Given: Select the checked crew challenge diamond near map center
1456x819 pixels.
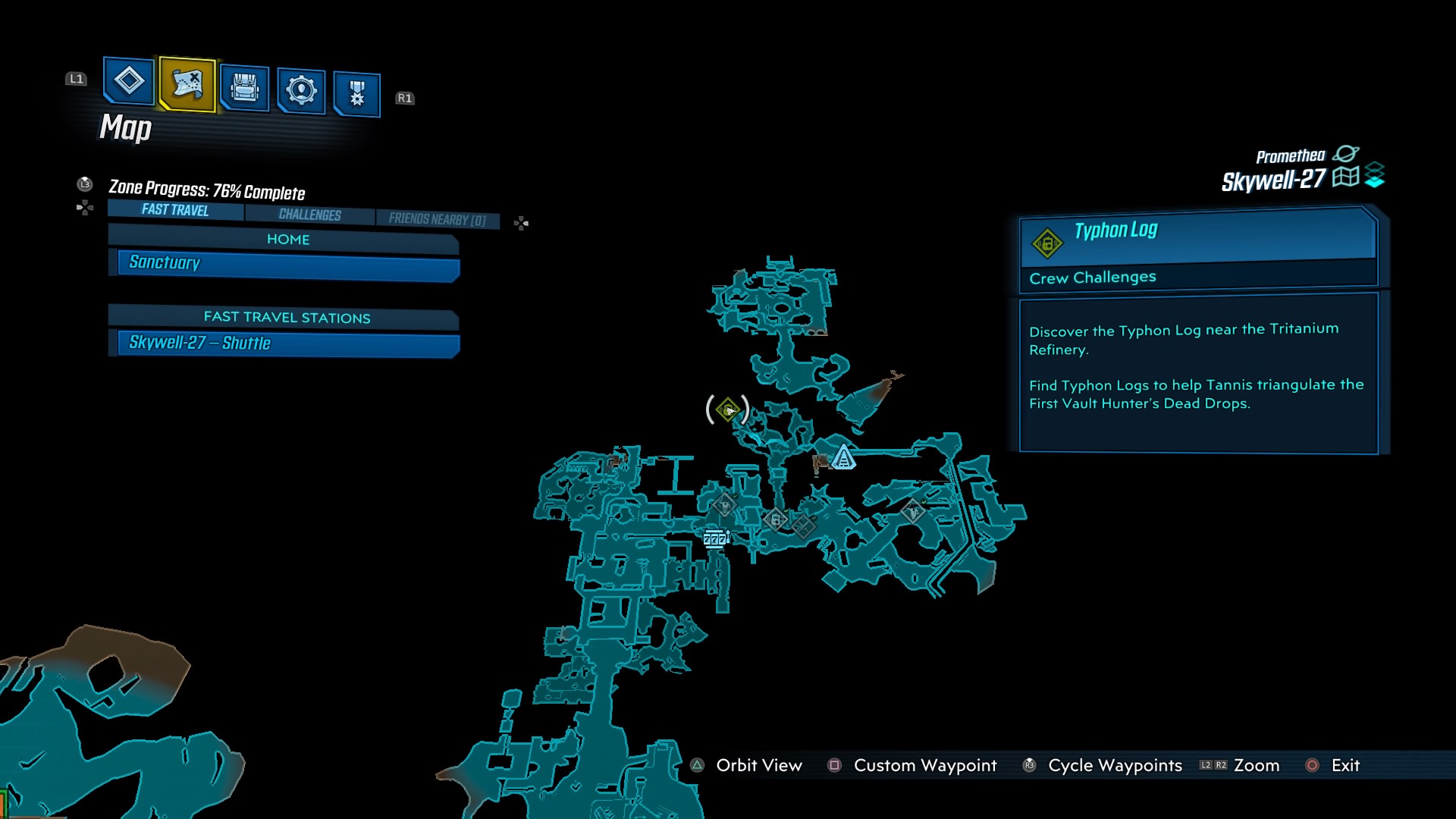Looking at the screenshot, I should tap(775, 519).
